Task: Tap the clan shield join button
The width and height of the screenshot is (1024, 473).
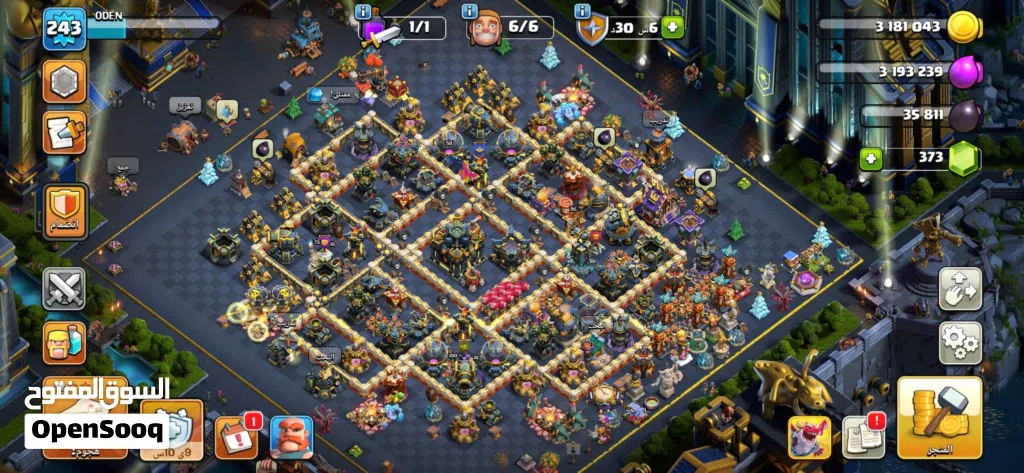Action: (x=64, y=212)
